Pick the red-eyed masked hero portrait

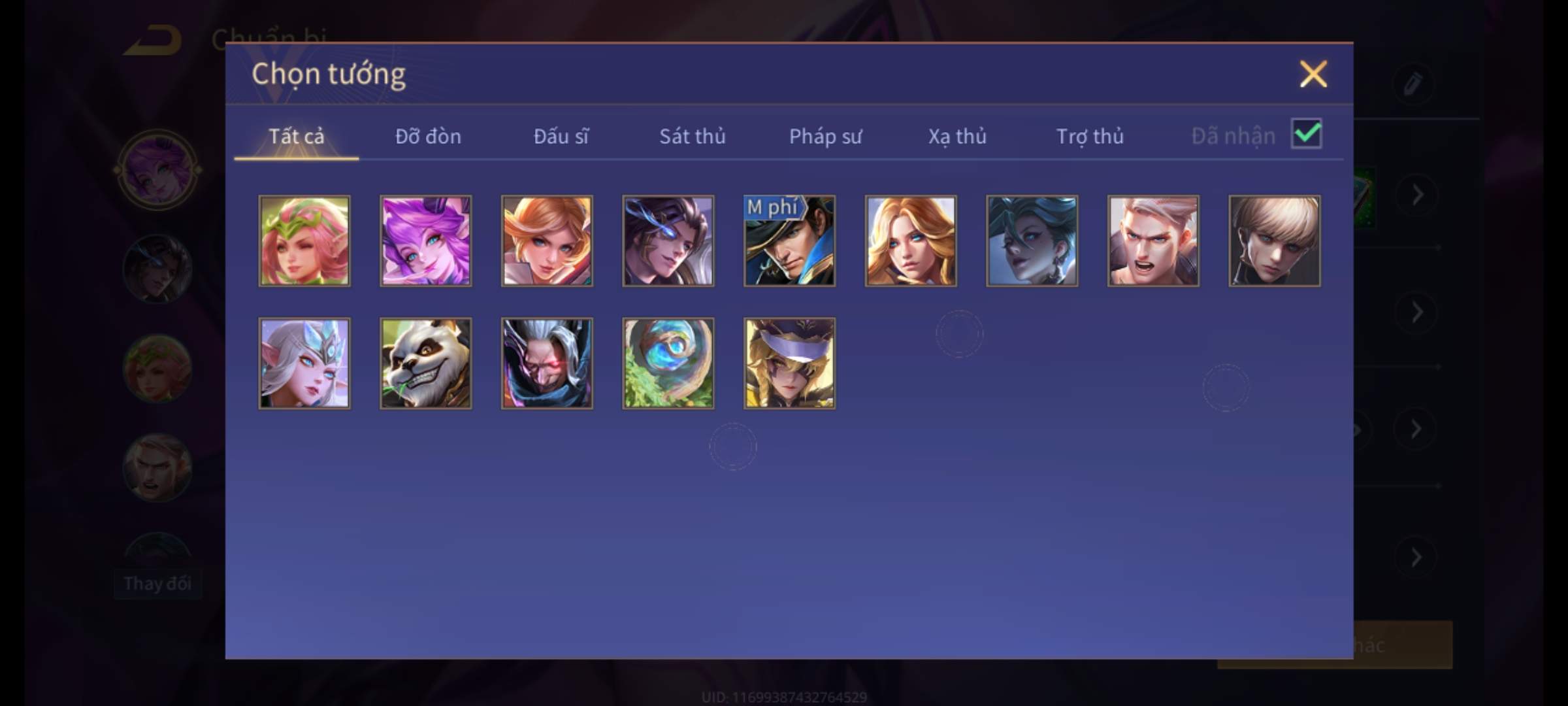click(x=547, y=363)
